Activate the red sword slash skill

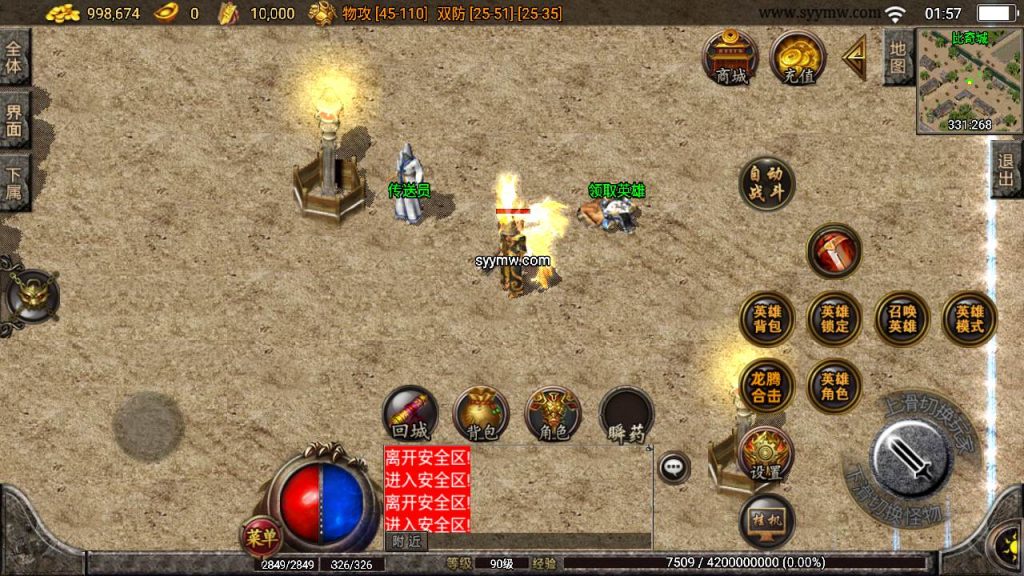coord(833,251)
